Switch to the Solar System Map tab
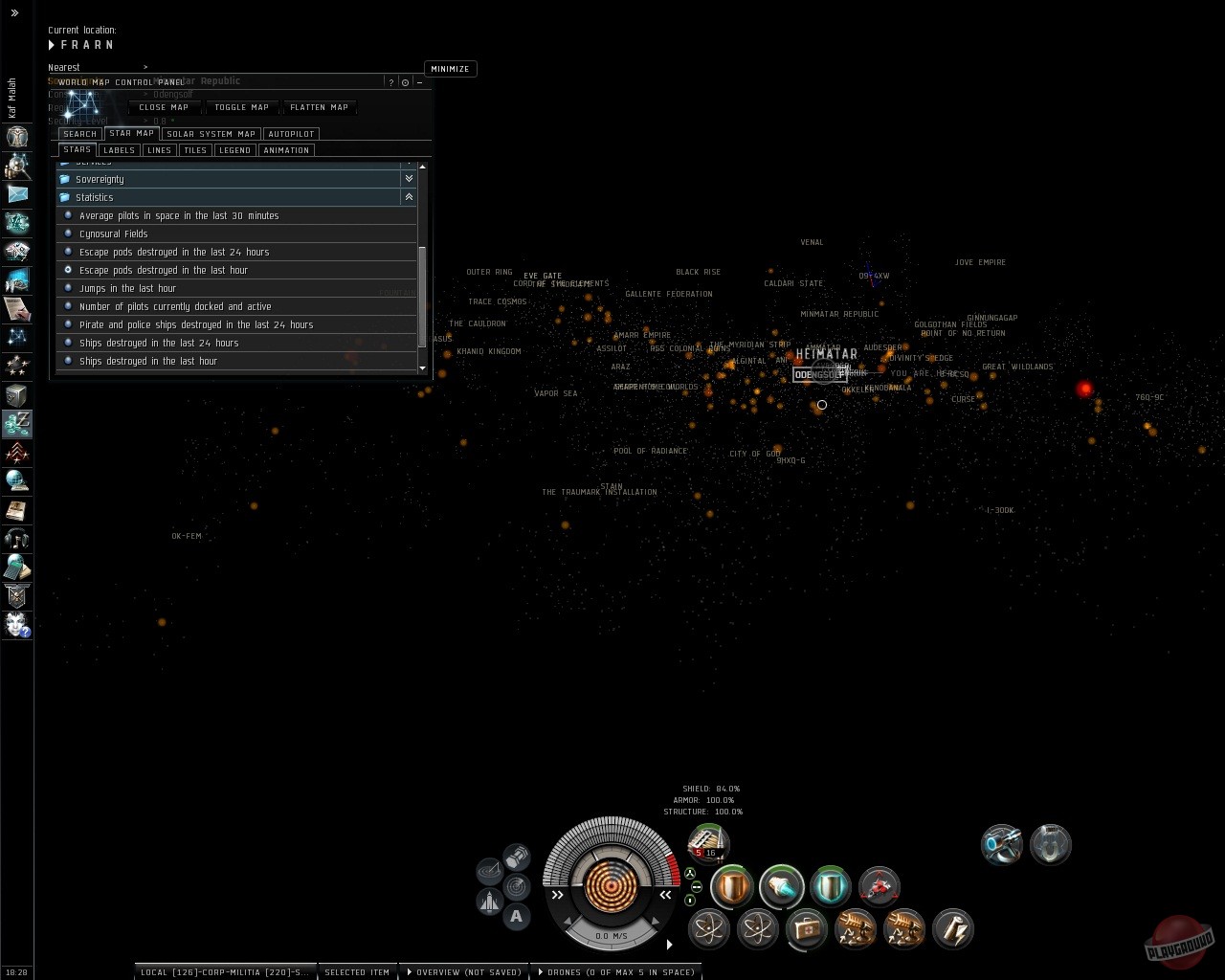Image resolution: width=1225 pixels, height=980 pixels. tap(211, 133)
